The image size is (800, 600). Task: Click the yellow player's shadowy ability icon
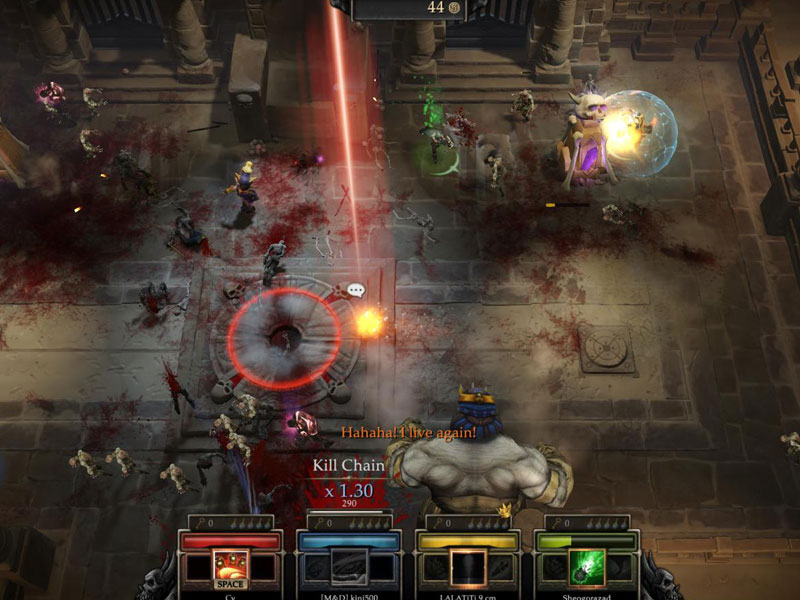pos(467,568)
